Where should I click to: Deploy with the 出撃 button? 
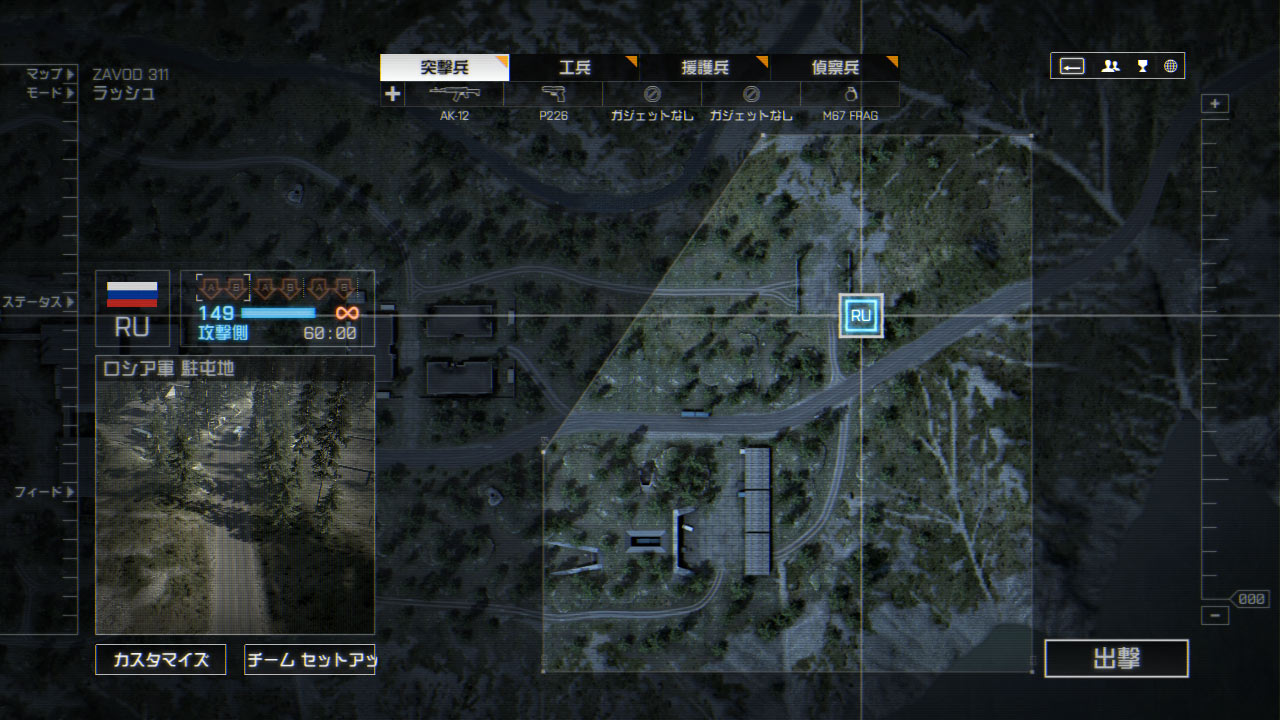click(1116, 659)
